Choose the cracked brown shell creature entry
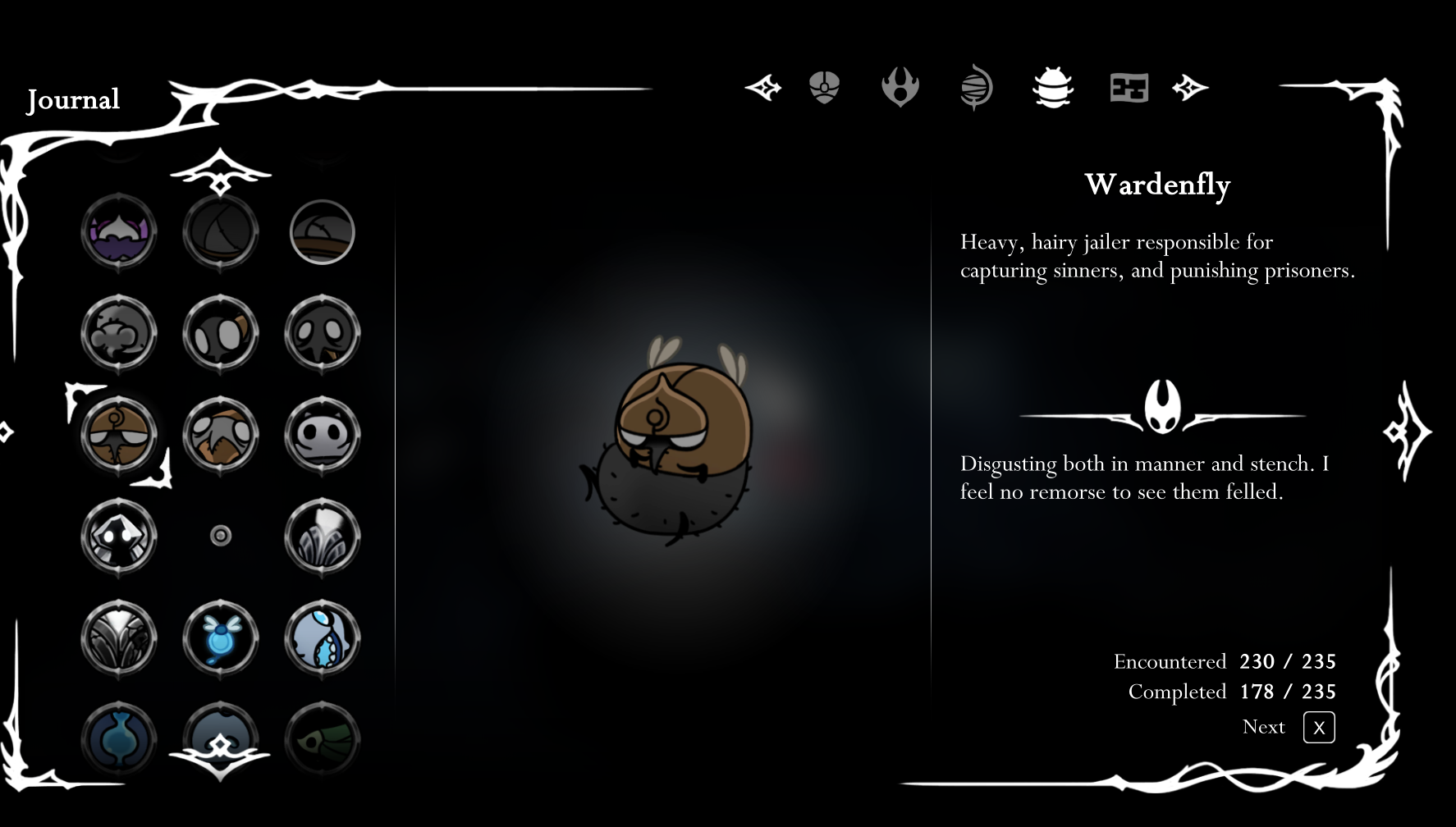This screenshot has height=827, width=1456. point(220,435)
